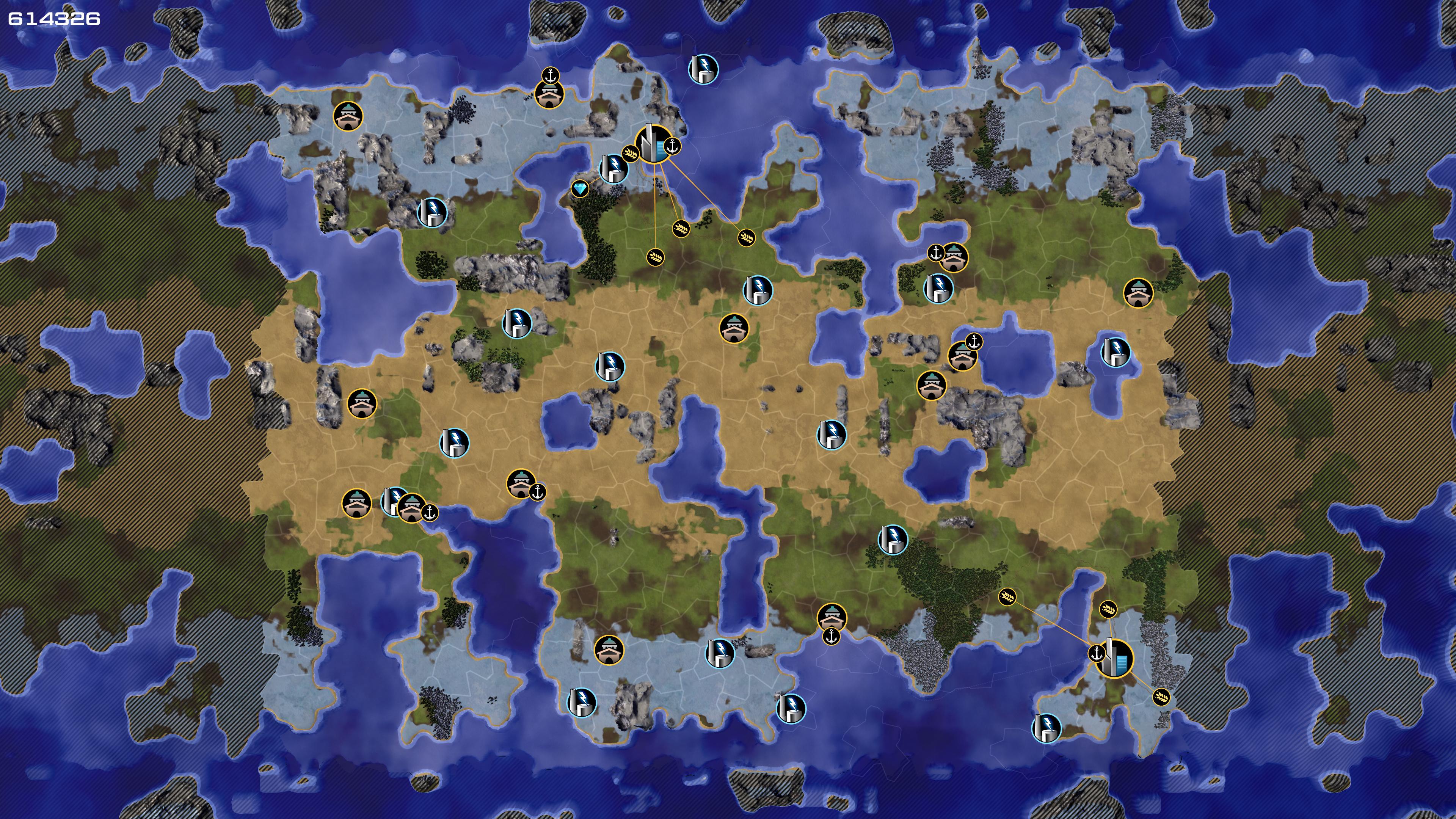Select the hut marker with anchor directly below
1456x819 pixels.
click(832, 617)
